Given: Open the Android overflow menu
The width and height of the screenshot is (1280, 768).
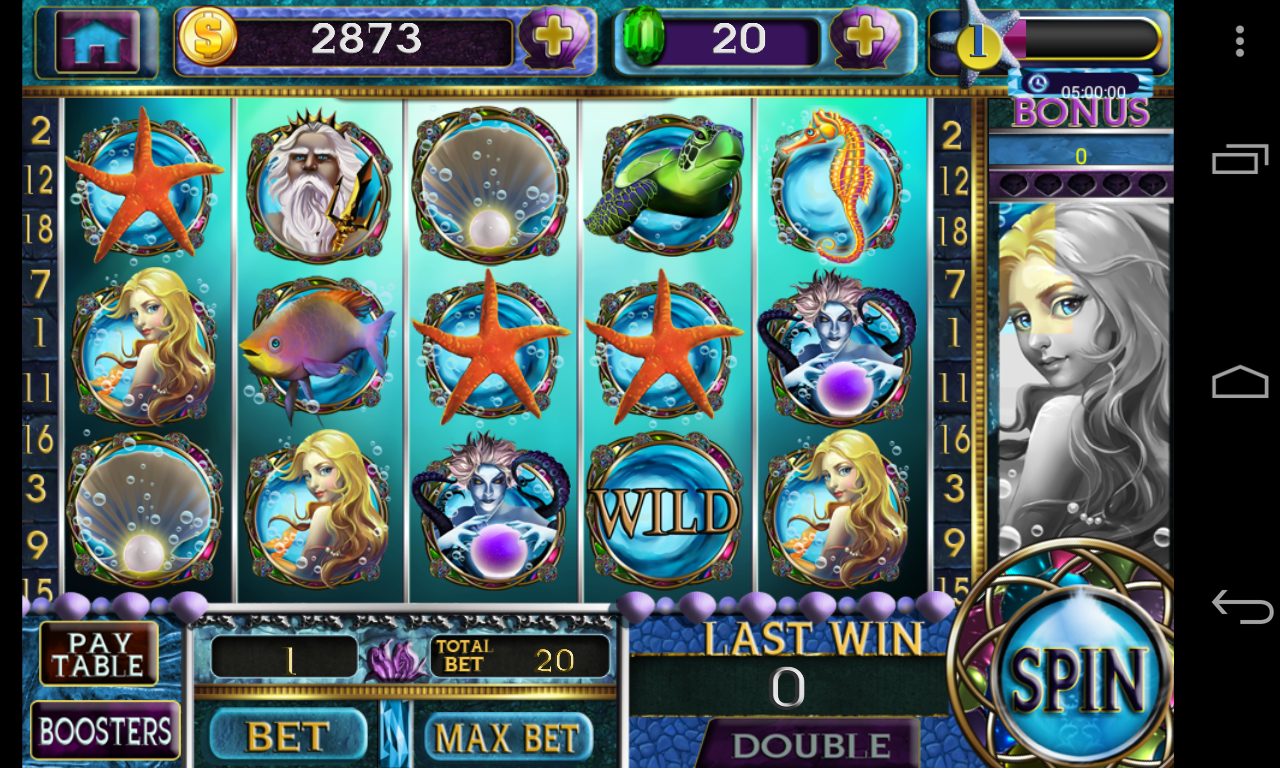Looking at the screenshot, I should coord(1240,41).
